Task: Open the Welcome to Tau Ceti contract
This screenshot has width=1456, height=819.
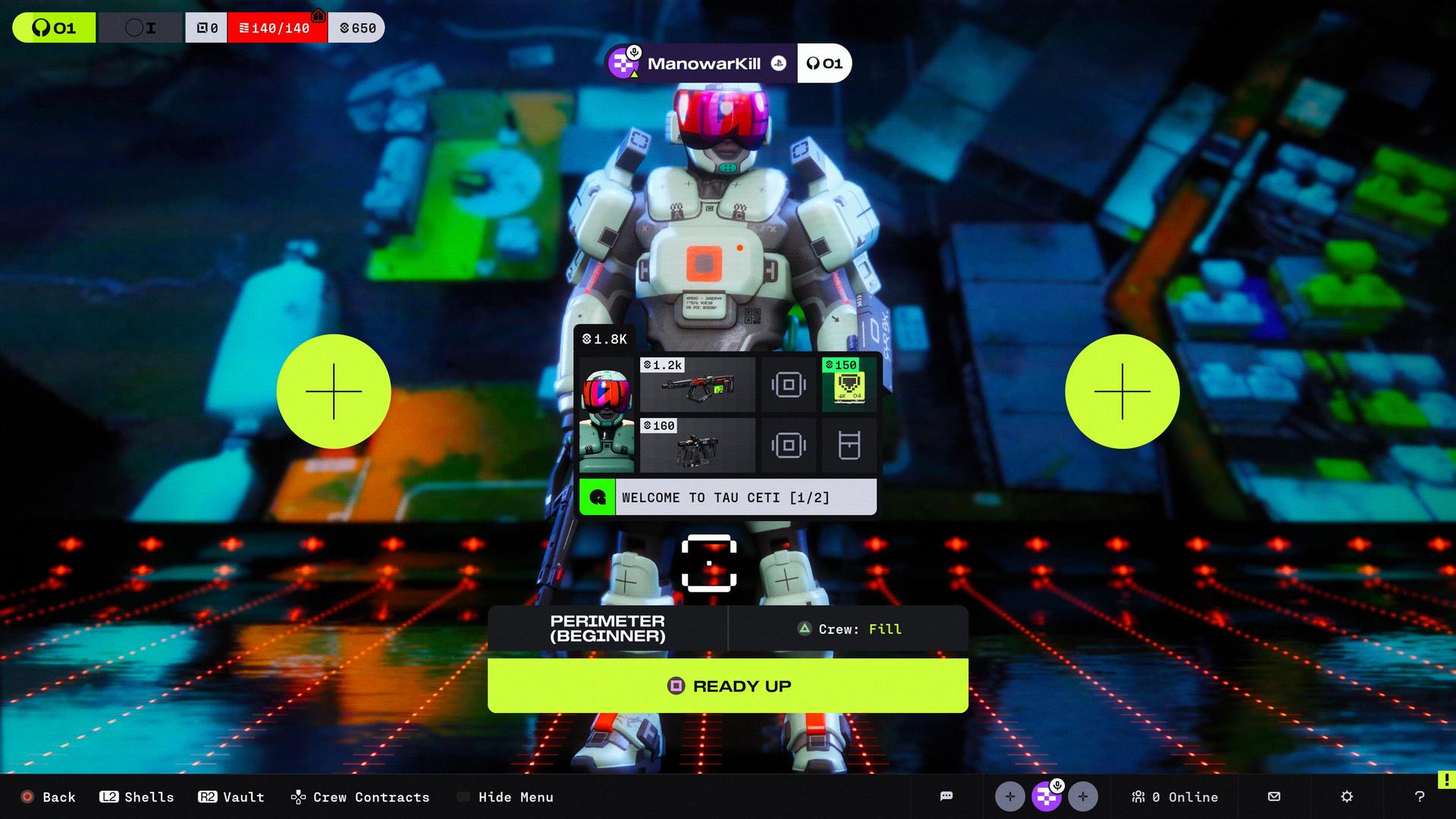Action: (x=728, y=497)
